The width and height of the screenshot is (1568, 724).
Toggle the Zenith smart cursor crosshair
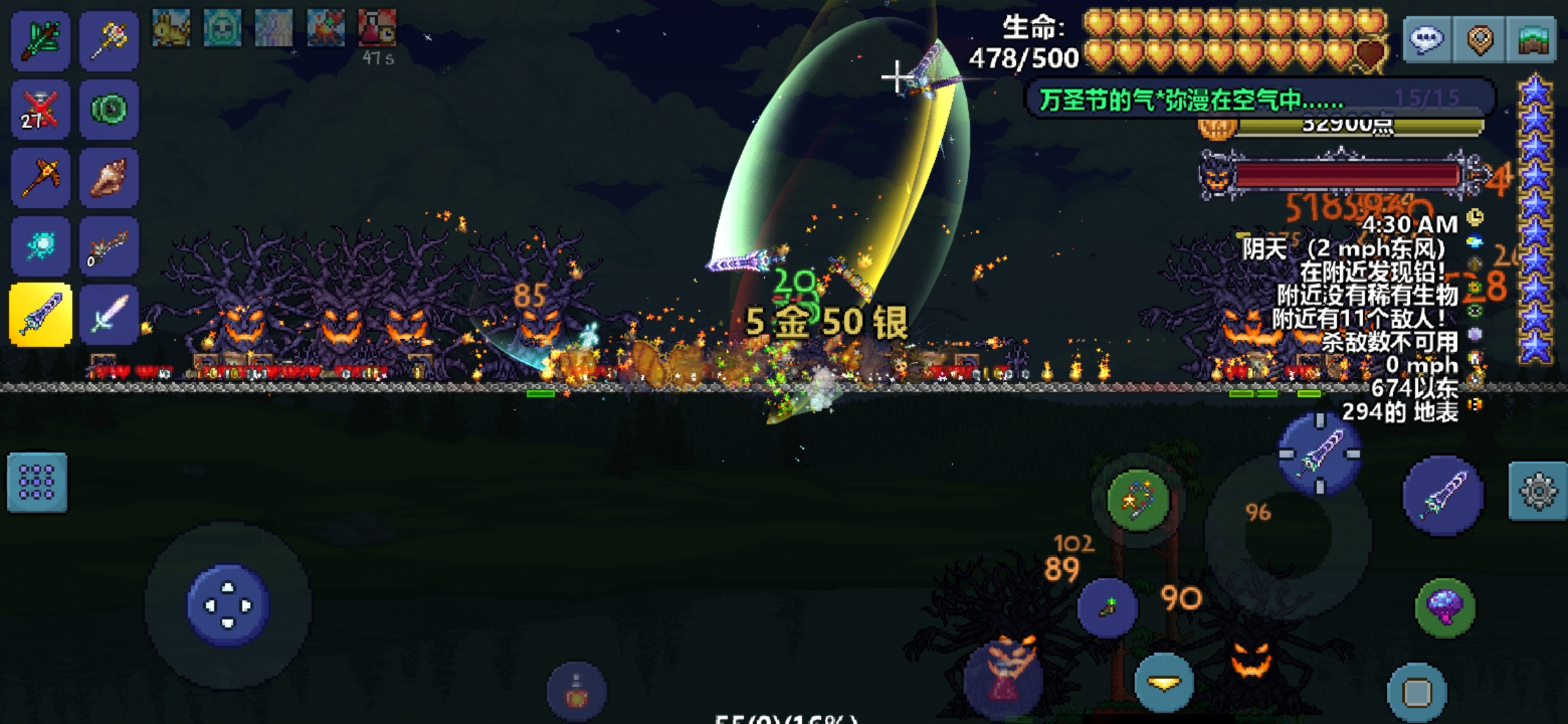[1319, 455]
